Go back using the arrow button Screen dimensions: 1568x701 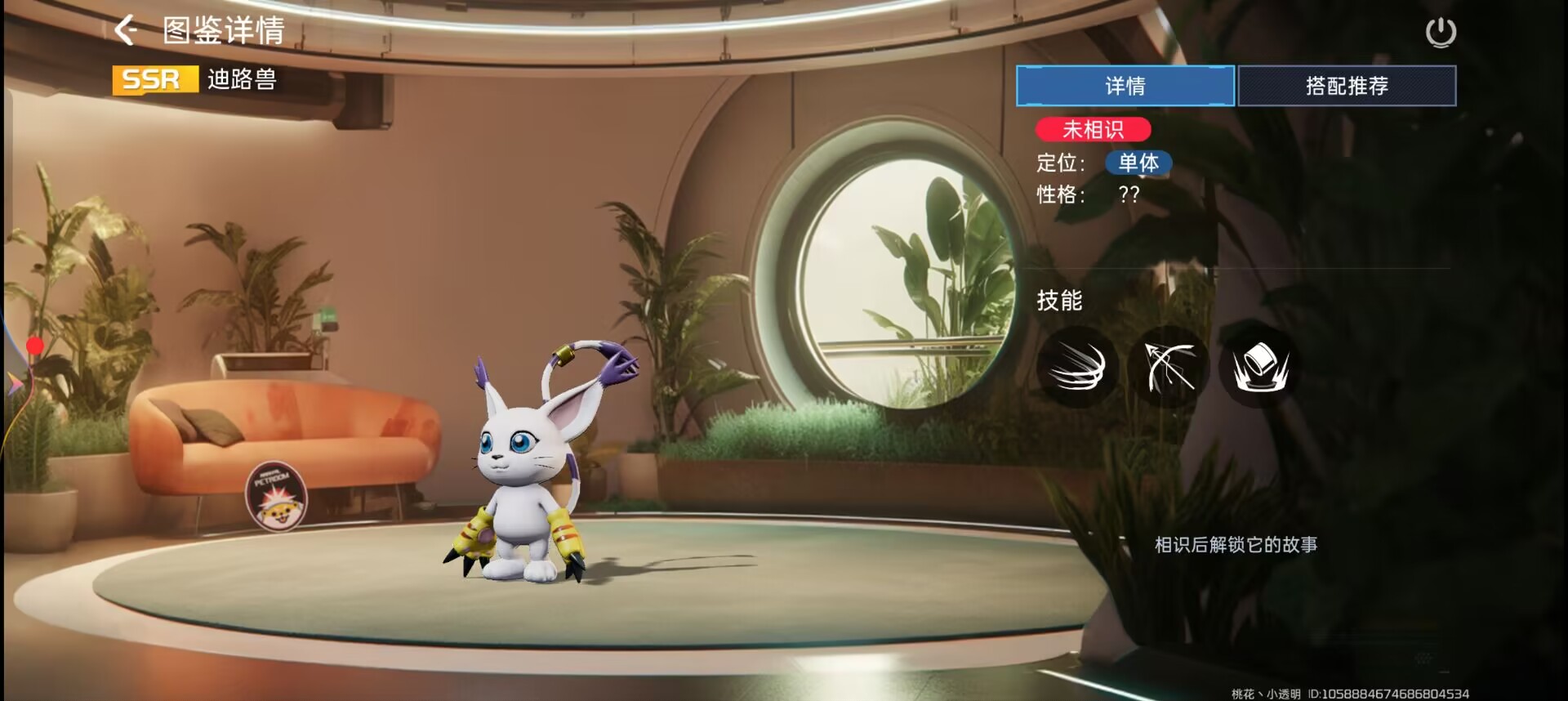126,30
